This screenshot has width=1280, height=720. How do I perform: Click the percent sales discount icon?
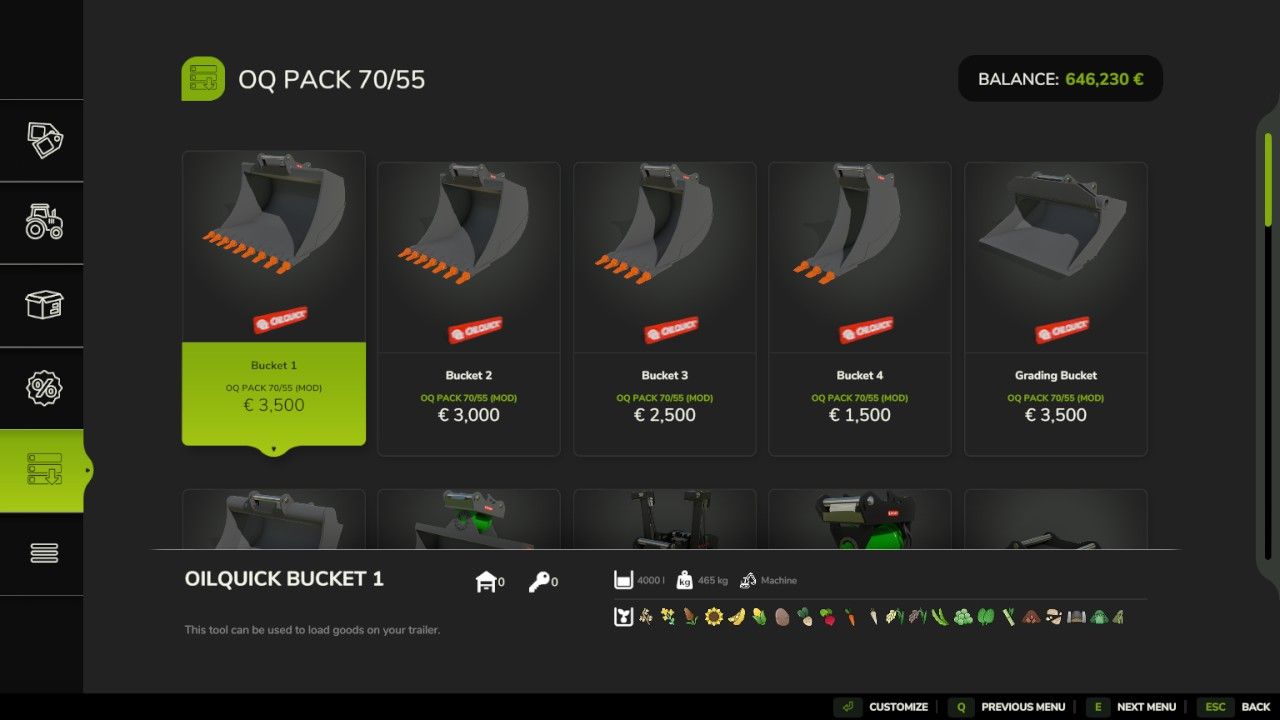[x=42, y=387]
